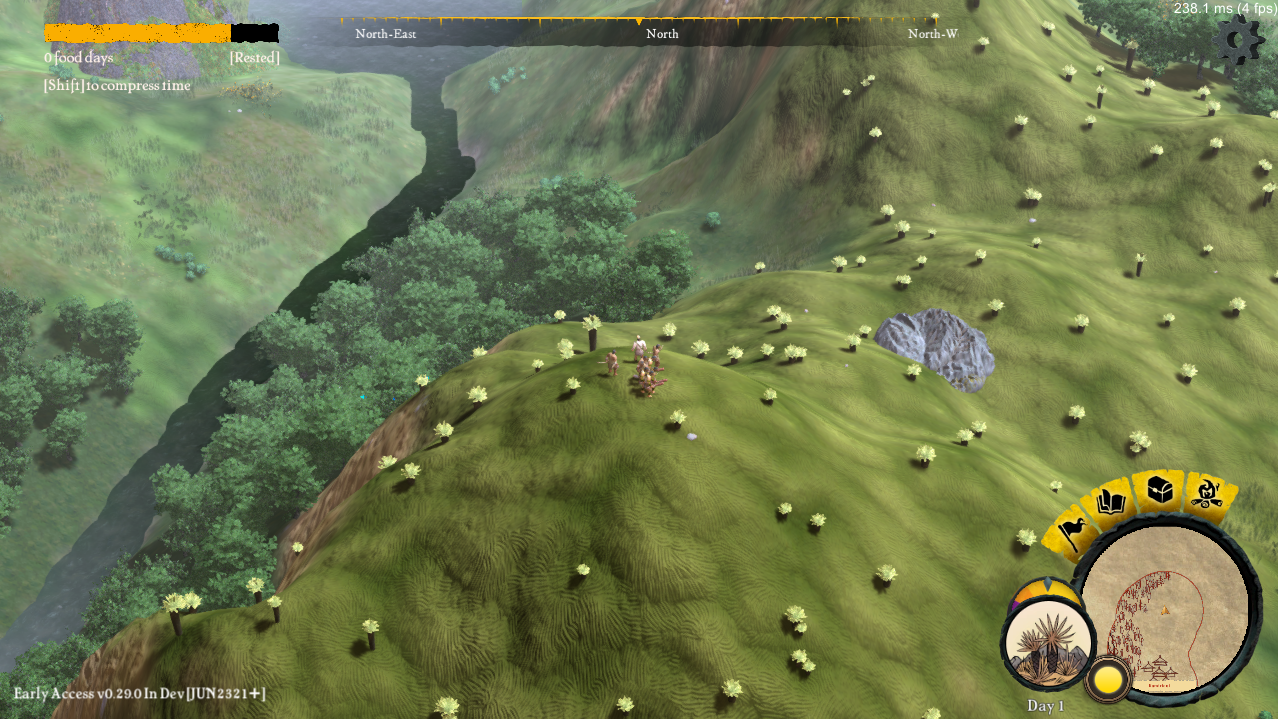Select the campfire camp button
This screenshot has height=719, width=1278.
tap(1206, 493)
